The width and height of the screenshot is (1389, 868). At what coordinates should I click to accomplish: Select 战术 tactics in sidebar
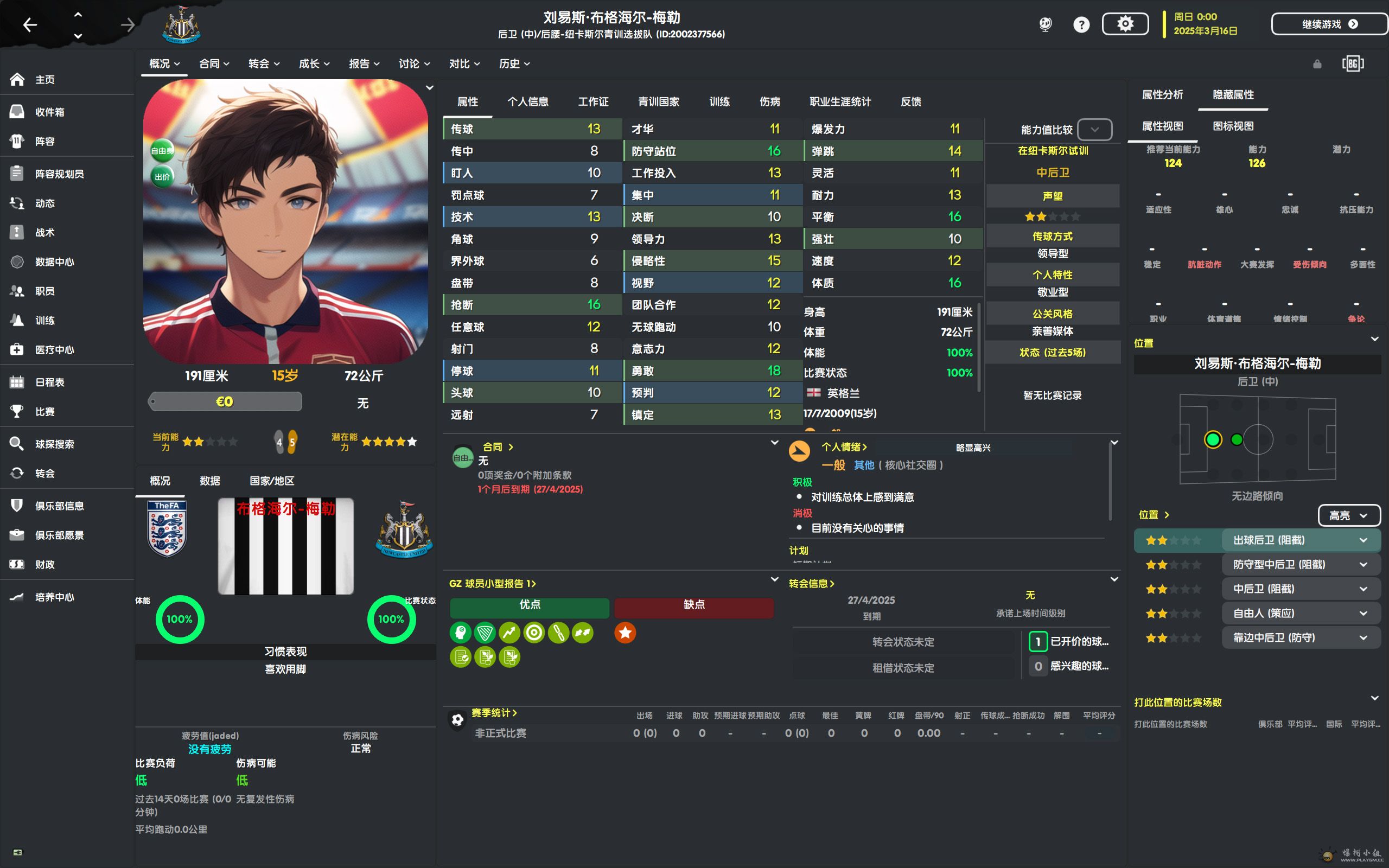pyautogui.click(x=45, y=233)
